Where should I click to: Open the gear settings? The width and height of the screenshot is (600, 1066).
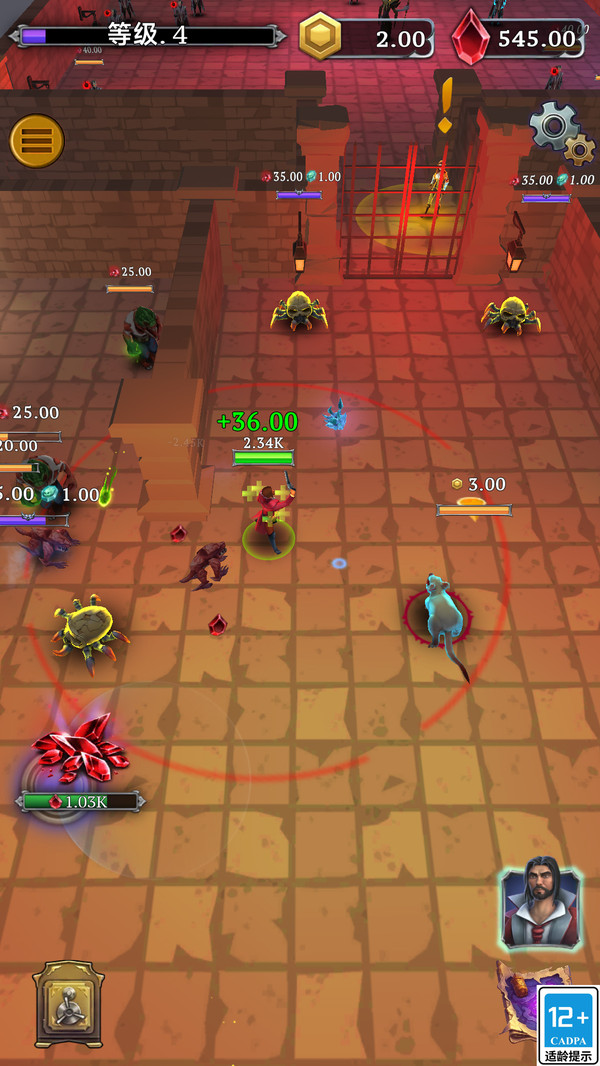(x=558, y=132)
